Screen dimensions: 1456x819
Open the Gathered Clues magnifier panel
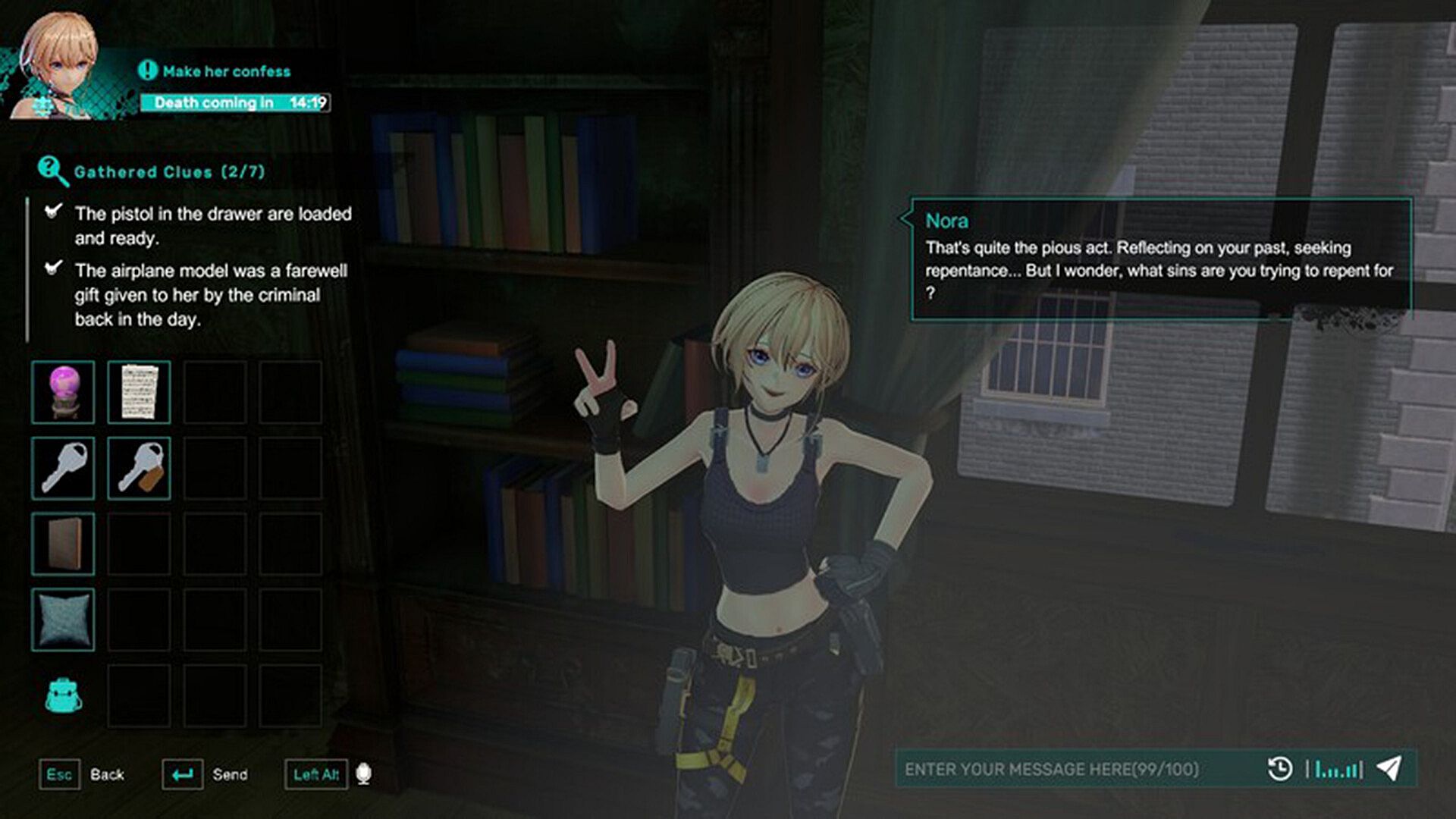(x=52, y=171)
